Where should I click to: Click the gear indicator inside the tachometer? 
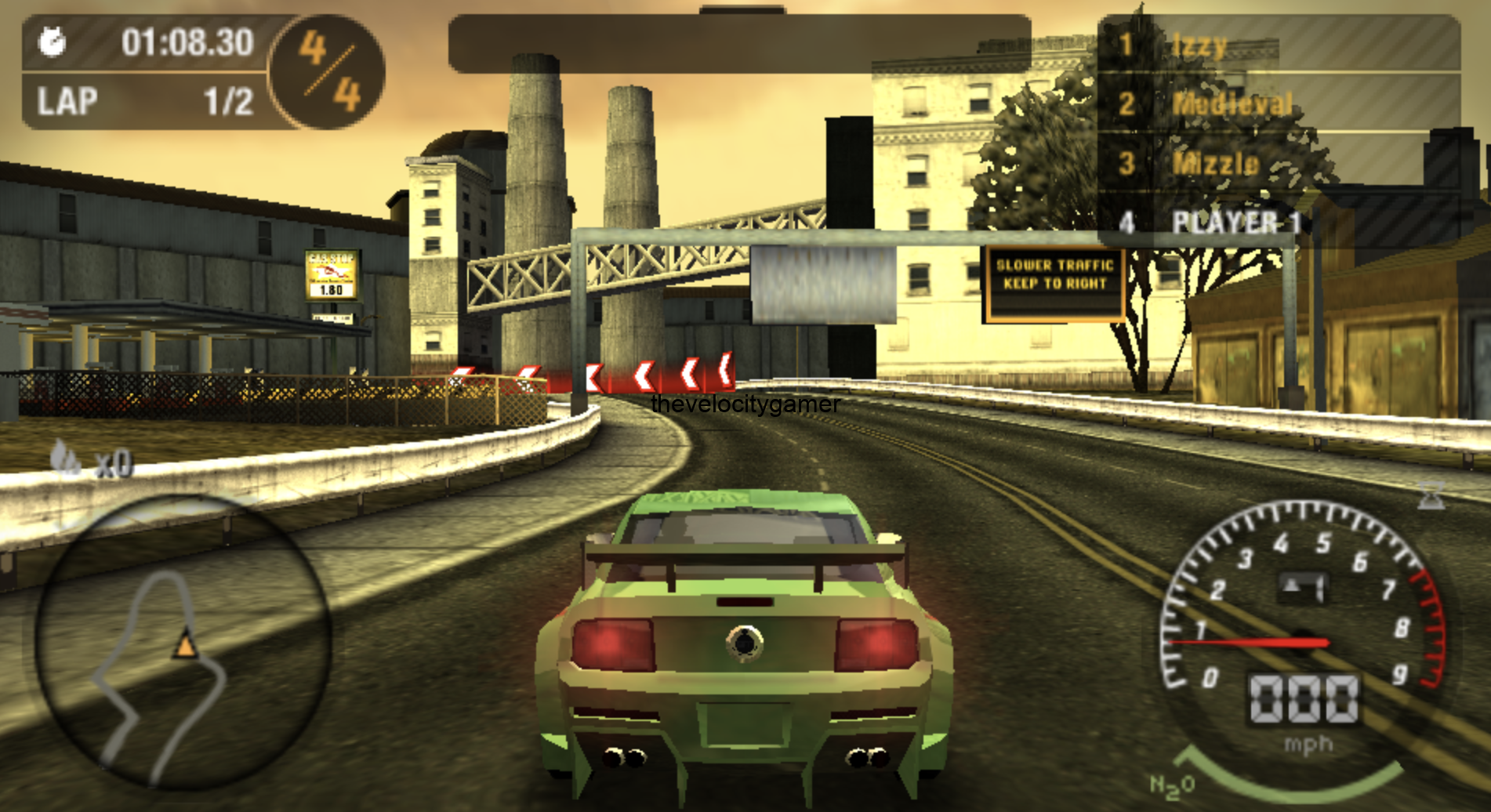1304,584
